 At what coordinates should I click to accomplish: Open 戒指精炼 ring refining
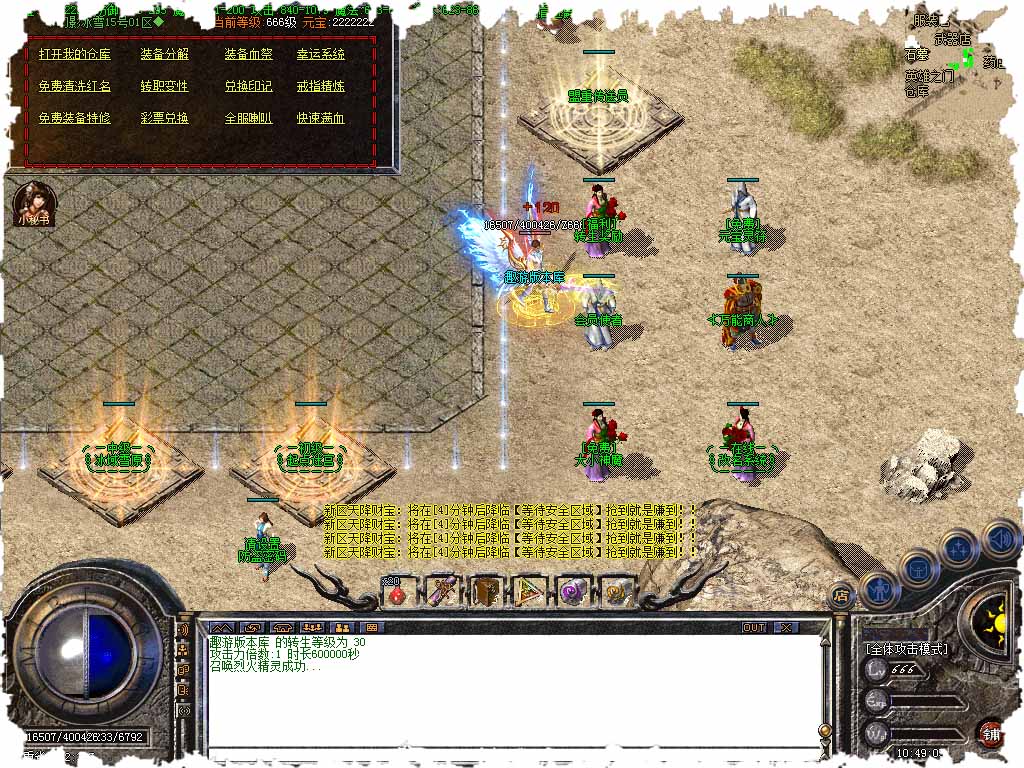point(320,86)
